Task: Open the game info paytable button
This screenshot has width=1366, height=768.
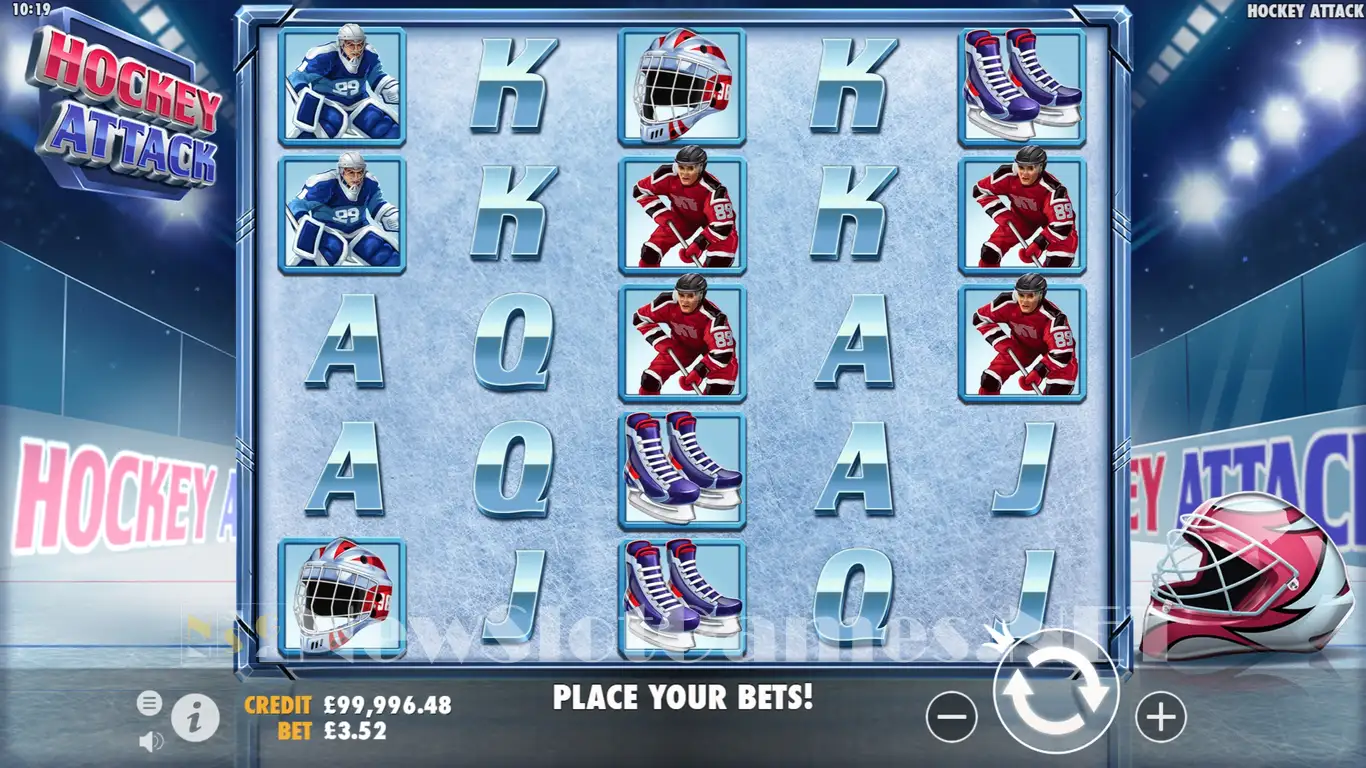Action: click(x=195, y=716)
